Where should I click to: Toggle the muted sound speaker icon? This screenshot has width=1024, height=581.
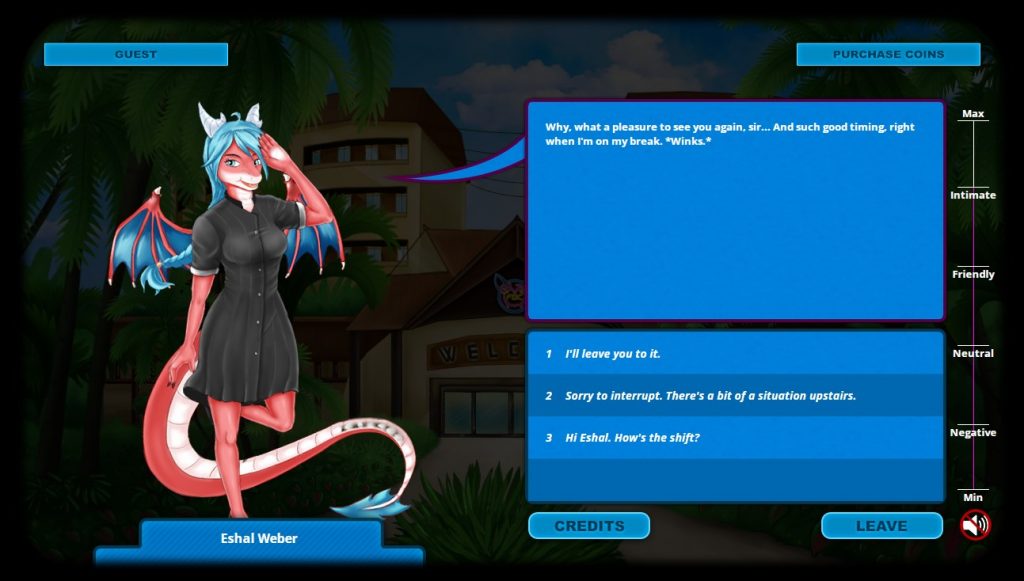click(x=975, y=525)
